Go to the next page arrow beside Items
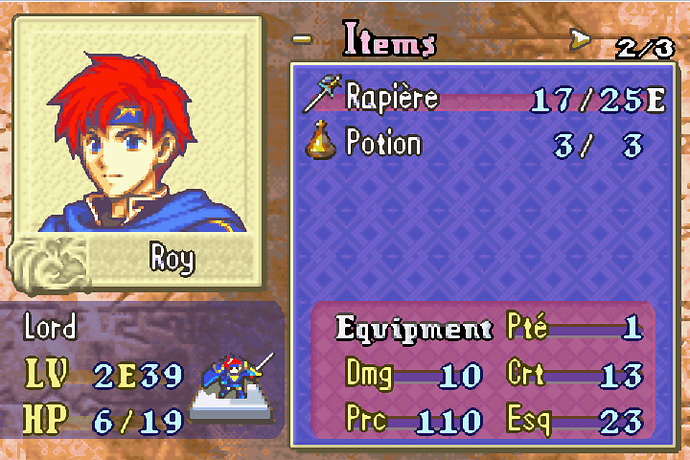Image resolution: width=690 pixels, height=460 pixels. pyautogui.click(x=579, y=41)
